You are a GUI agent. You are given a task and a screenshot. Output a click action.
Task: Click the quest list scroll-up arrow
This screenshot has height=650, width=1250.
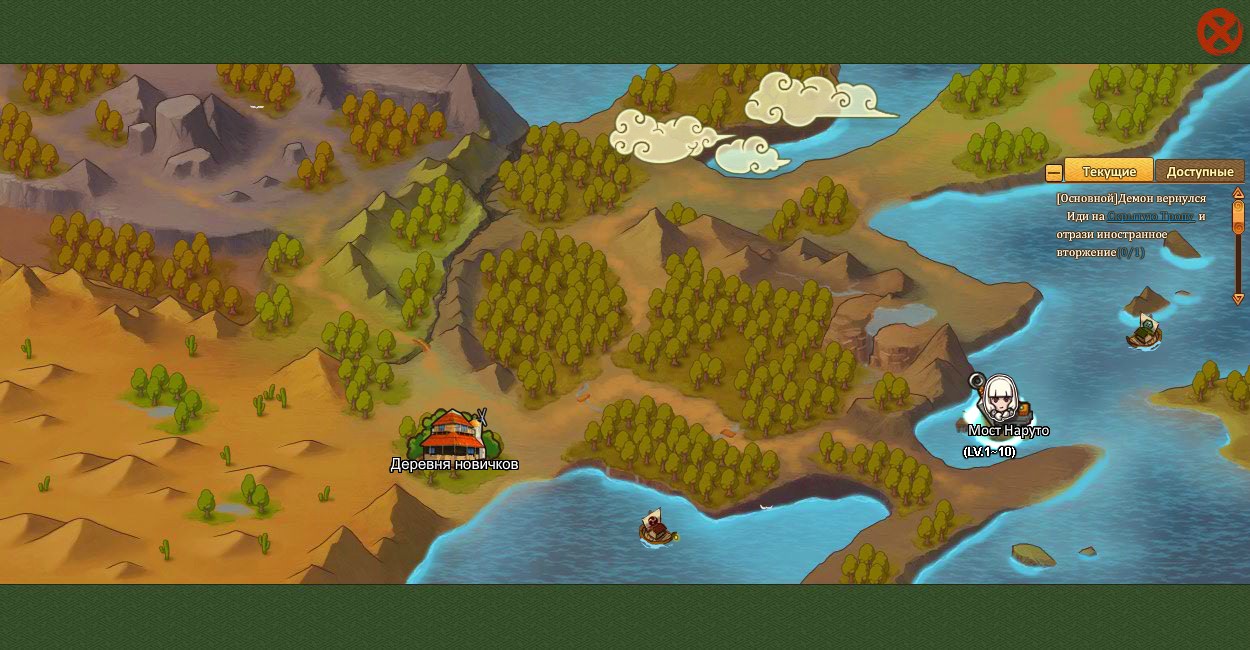point(1238,193)
